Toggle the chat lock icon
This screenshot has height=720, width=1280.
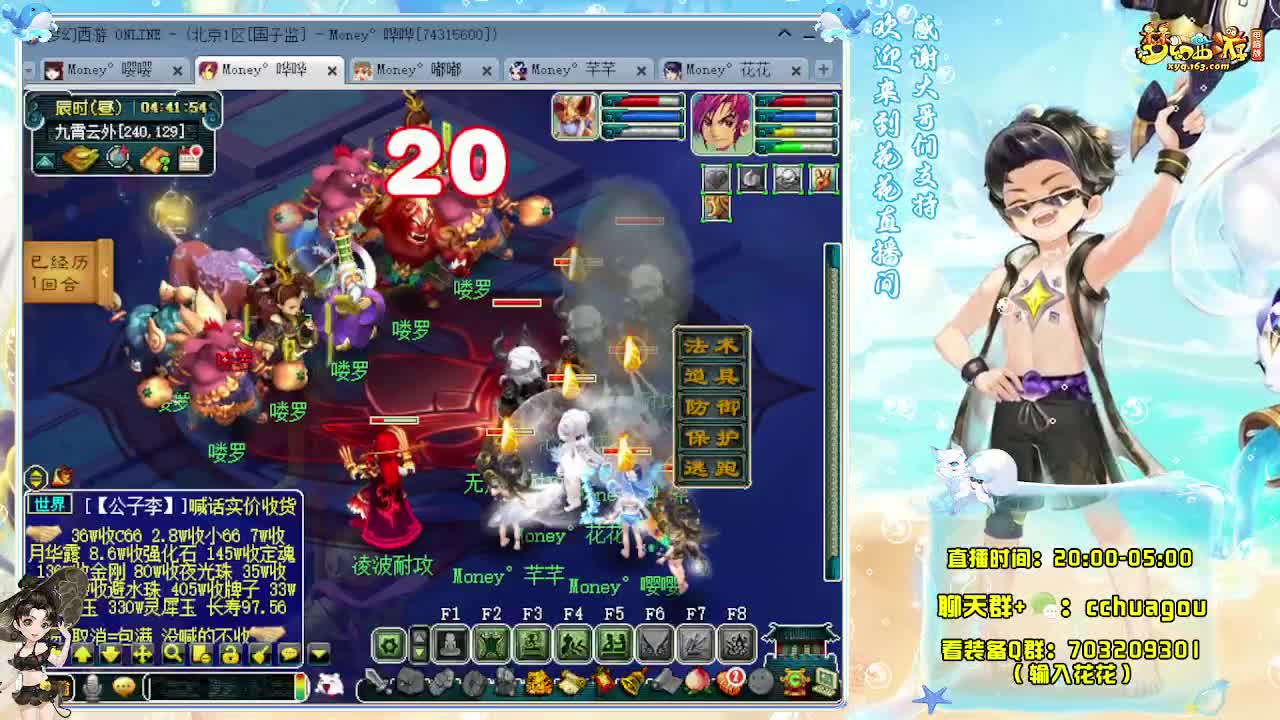[x=229, y=654]
